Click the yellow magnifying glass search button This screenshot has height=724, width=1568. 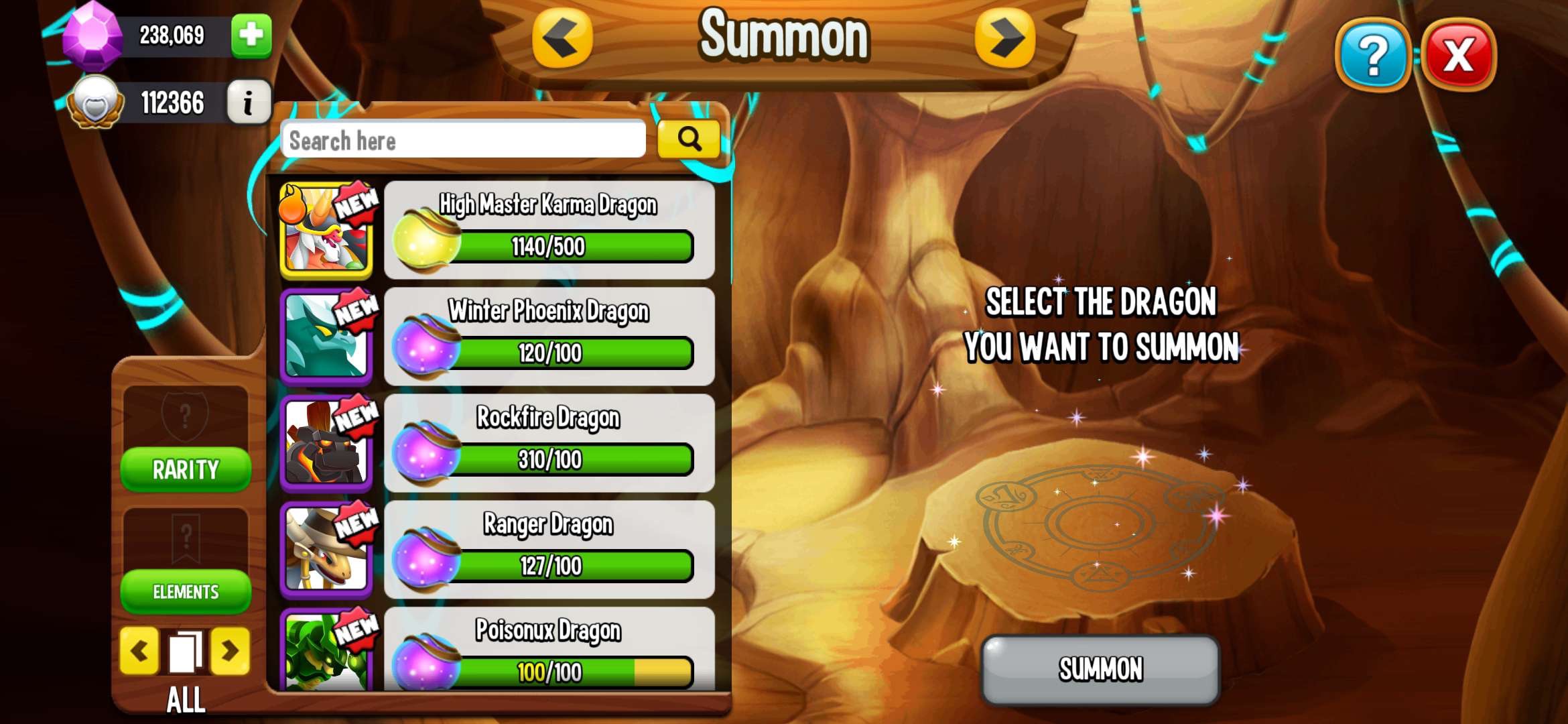point(688,139)
